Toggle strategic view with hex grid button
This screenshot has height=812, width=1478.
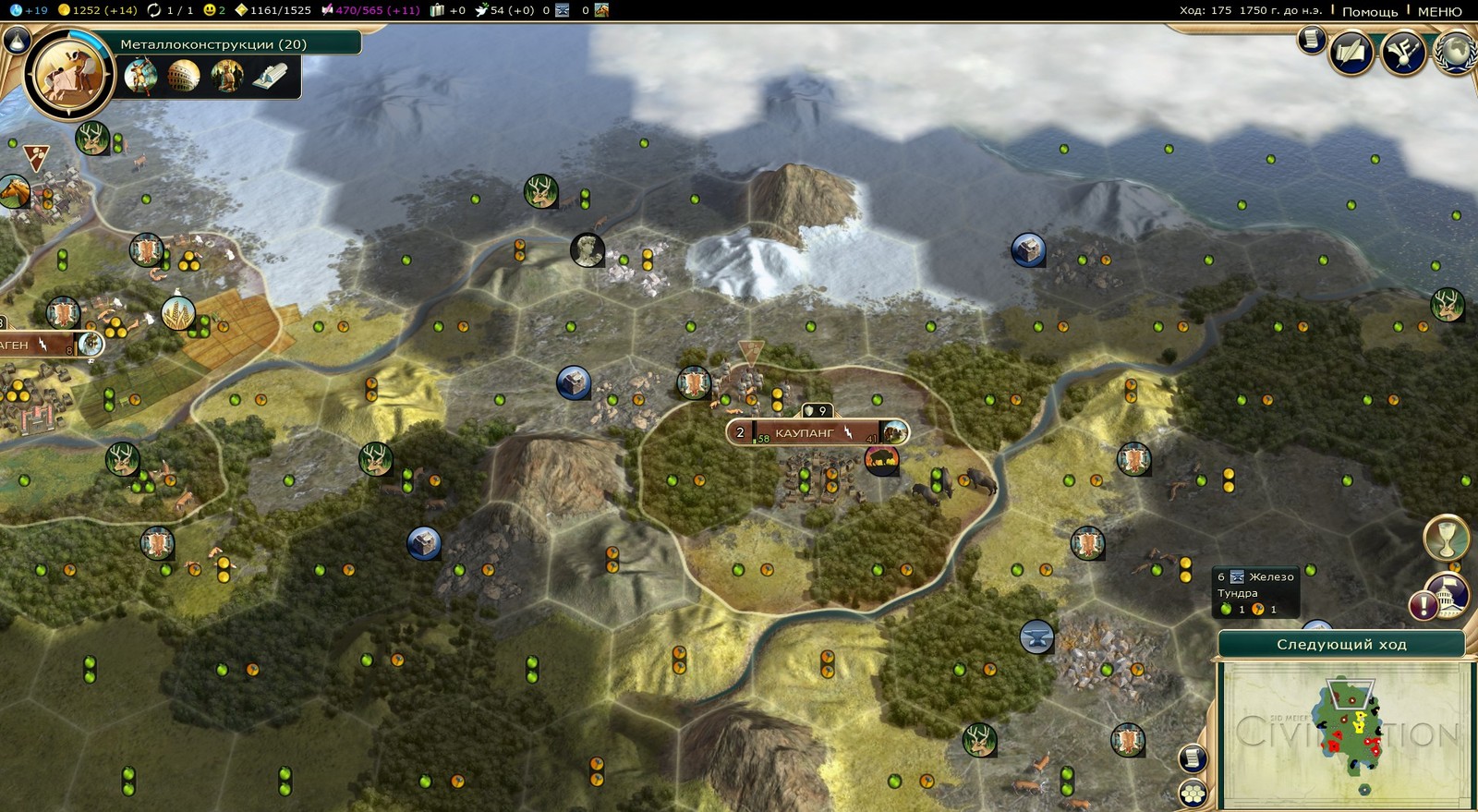click(x=1193, y=793)
